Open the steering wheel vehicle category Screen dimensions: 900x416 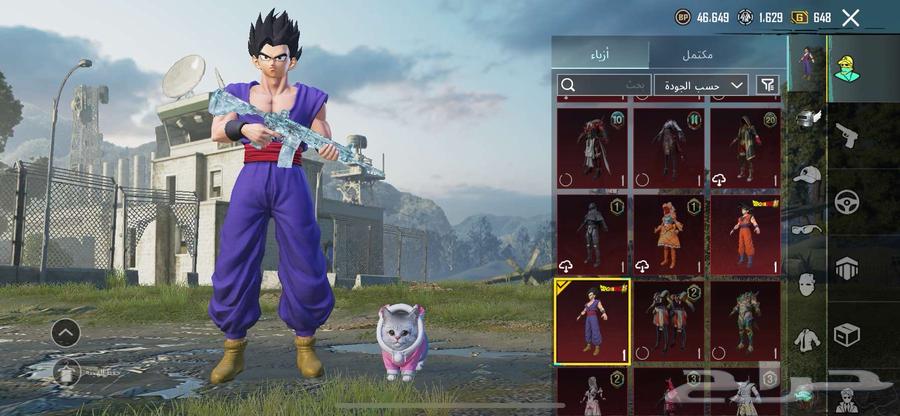pyautogui.click(x=847, y=201)
